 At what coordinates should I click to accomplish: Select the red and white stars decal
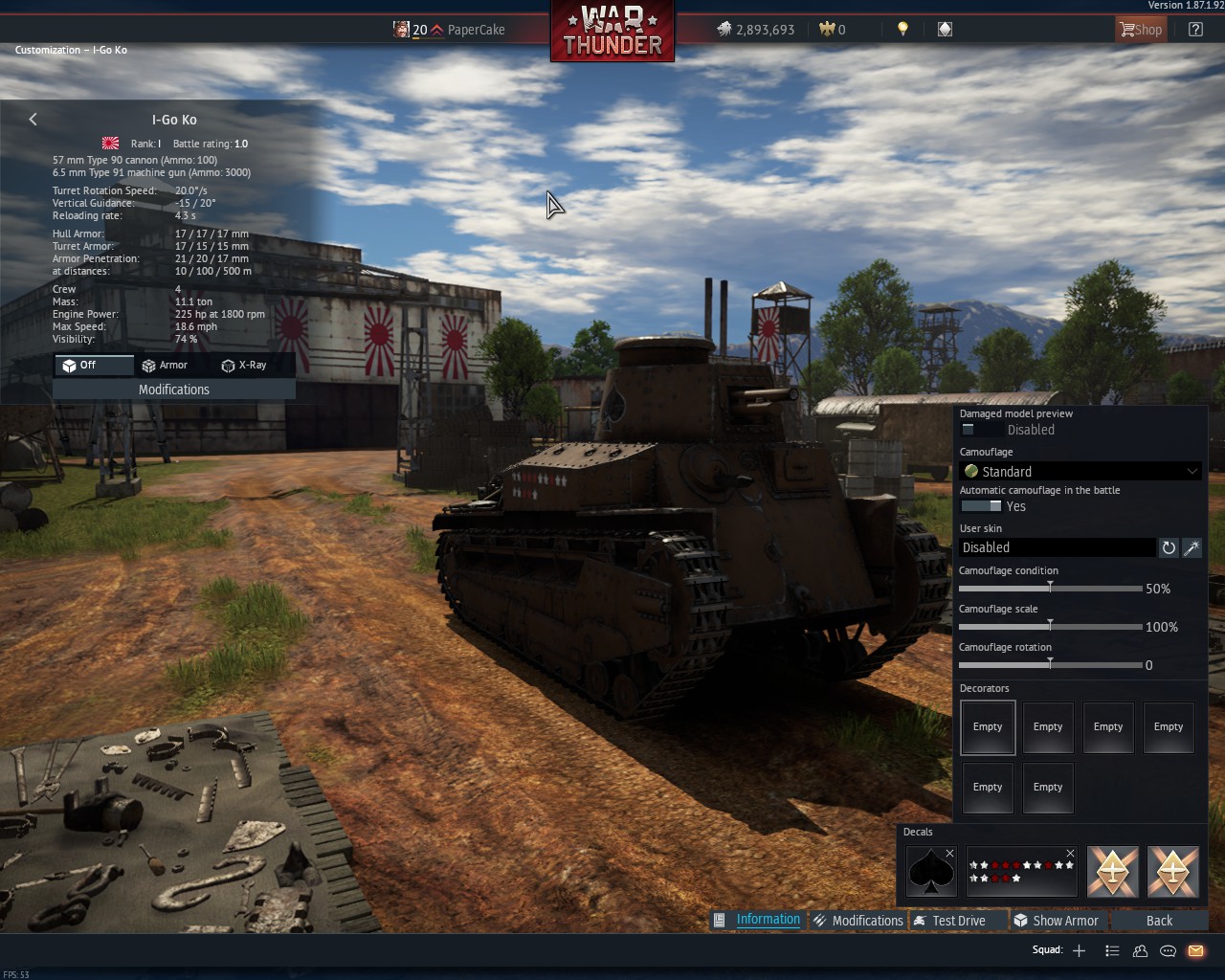click(1021, 872)
